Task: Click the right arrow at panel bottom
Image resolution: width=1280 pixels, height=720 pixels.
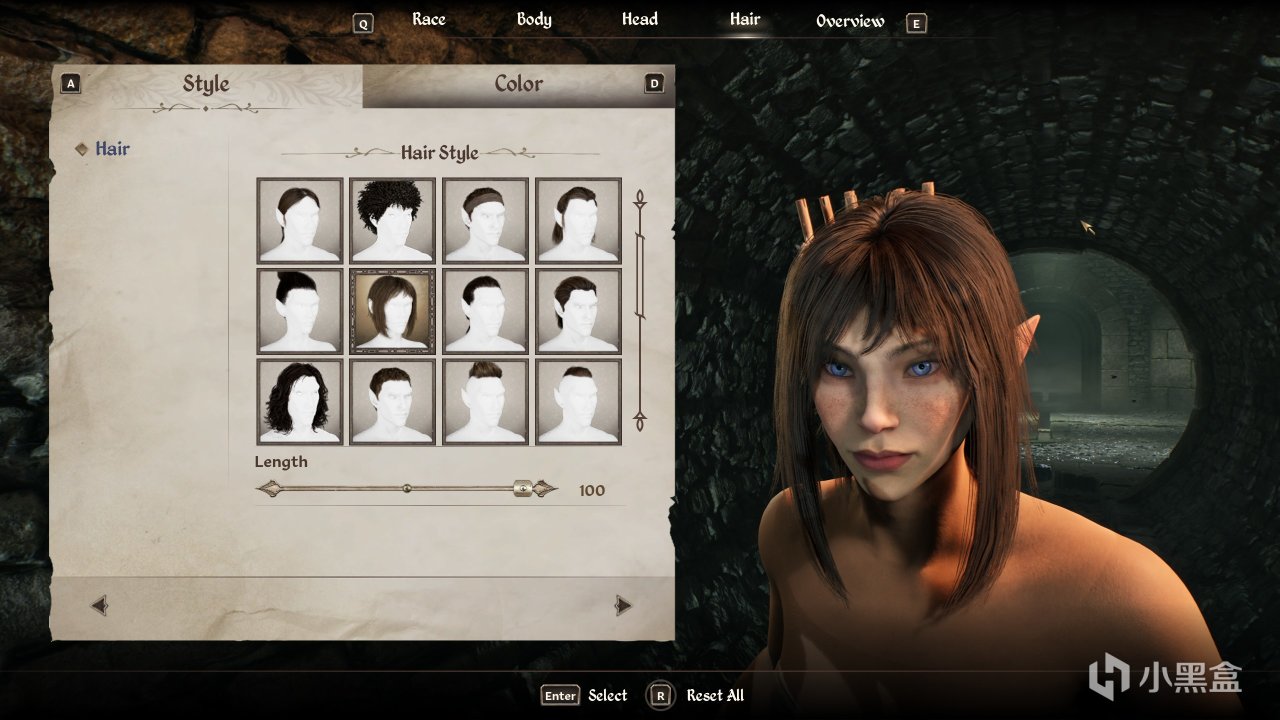Action: pos(623,605)
